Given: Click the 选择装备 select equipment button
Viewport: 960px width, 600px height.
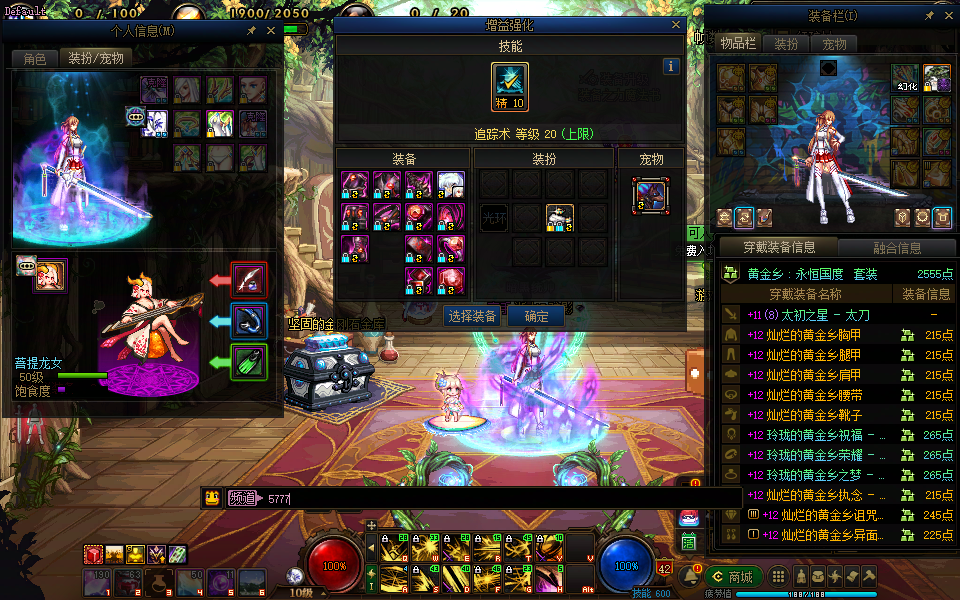Looking at the screenshot, I should [471, 316].
